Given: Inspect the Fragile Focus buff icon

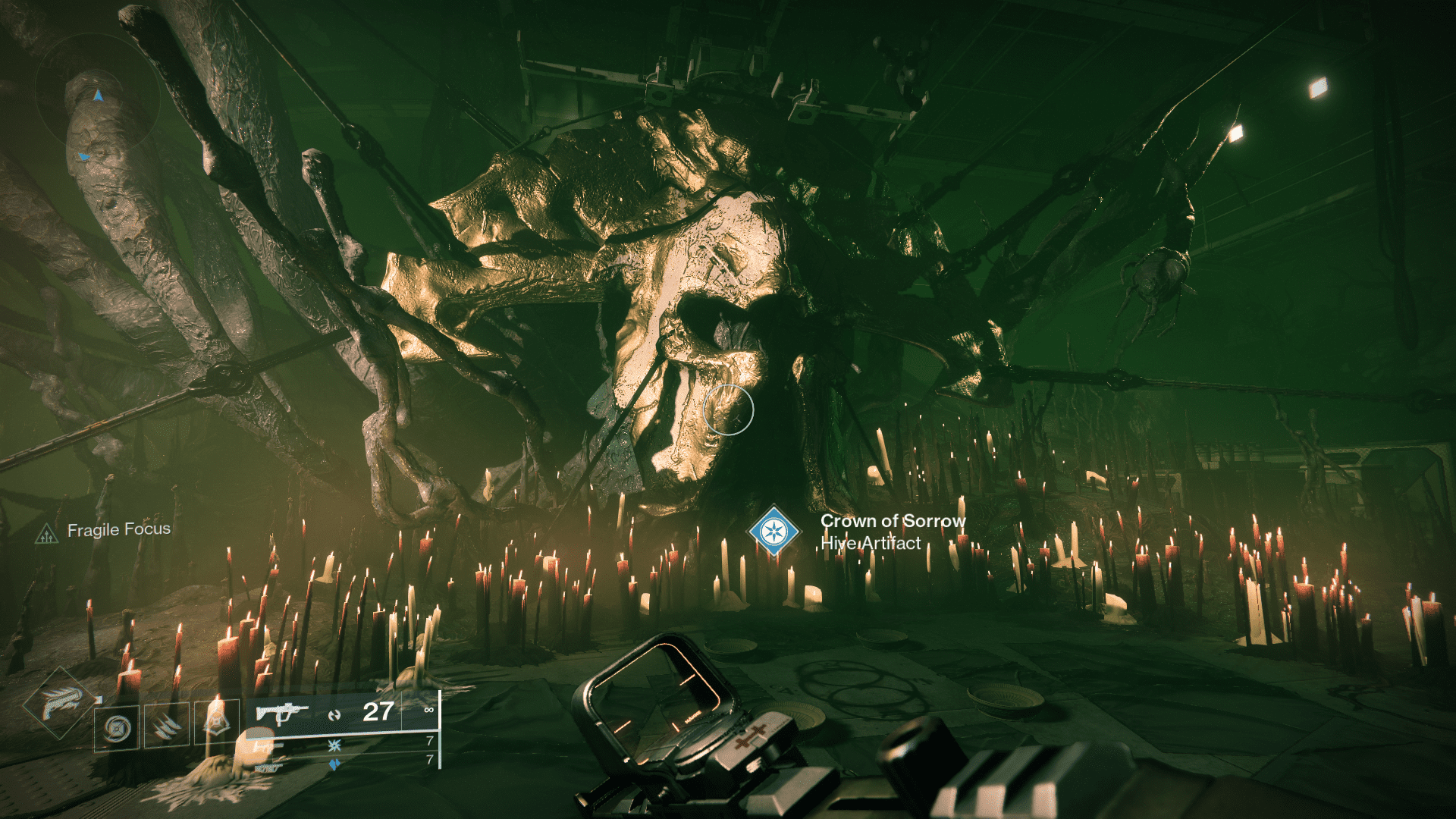Looking at the screenshot, I should (x=47, y=535).
